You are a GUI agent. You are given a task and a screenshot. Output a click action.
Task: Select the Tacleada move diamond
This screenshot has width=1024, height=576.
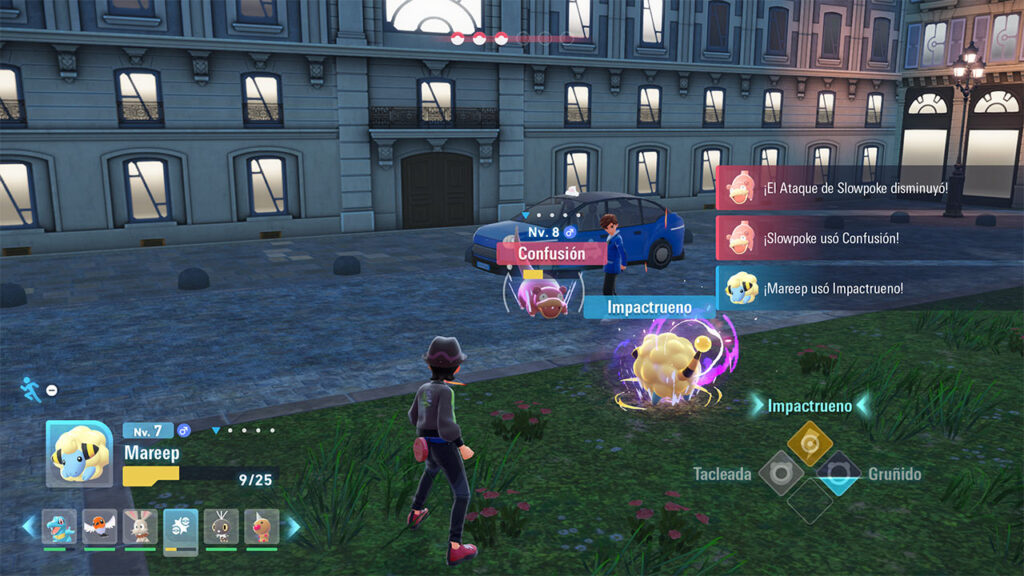click(x=781, y=473)
